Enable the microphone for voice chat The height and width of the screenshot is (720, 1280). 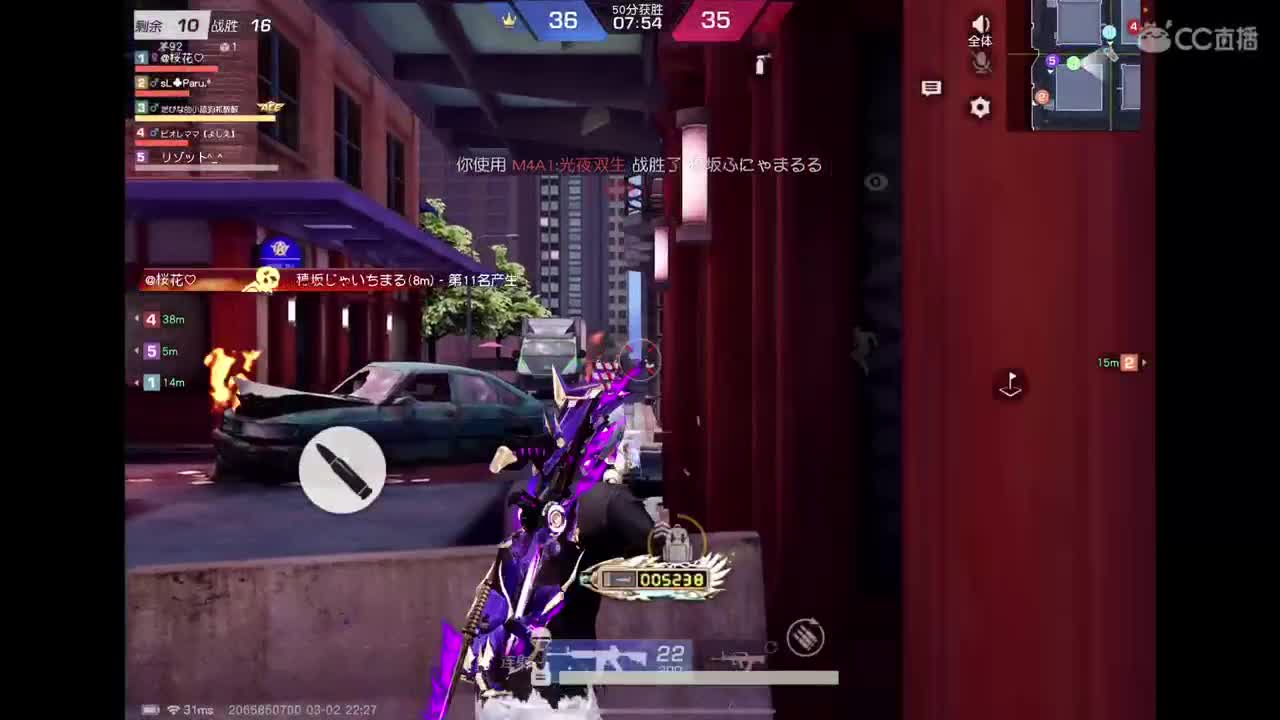tap(981, 62)
